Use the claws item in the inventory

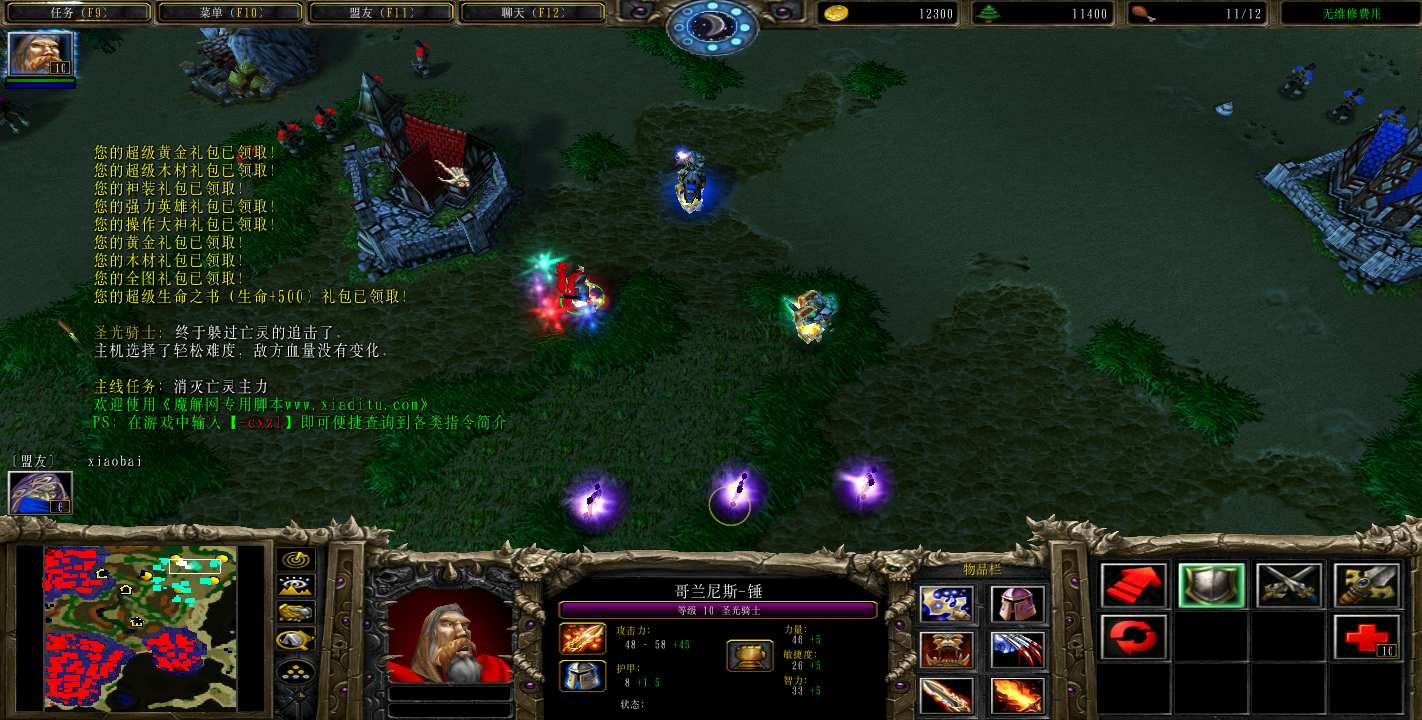1017,650
